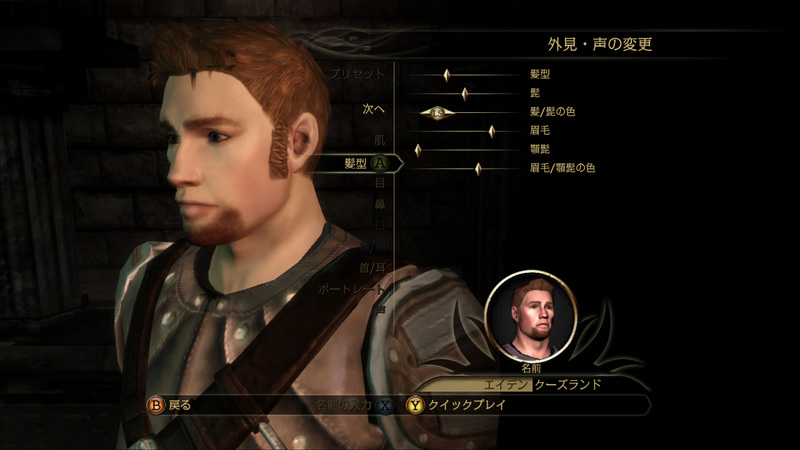Open the ポートレート category
The image size is (800, 450).
(351, 289)
